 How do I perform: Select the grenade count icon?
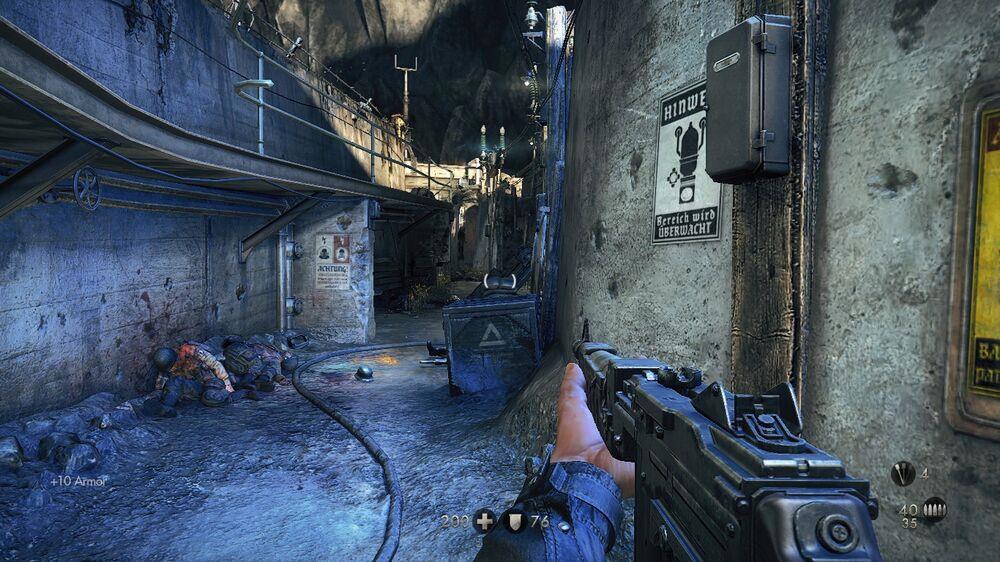coord(903,474)
